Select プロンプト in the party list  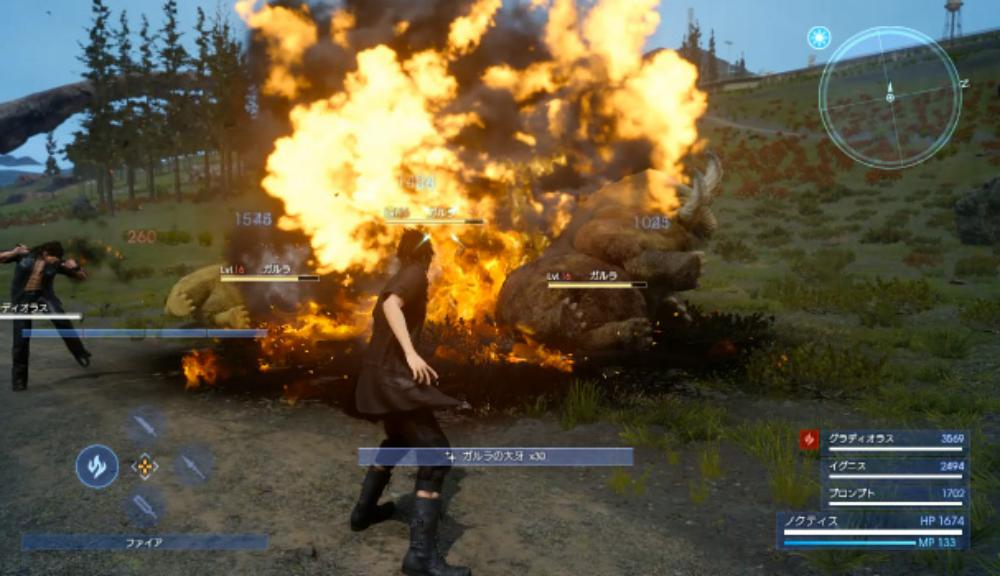(x=894, y=493)
